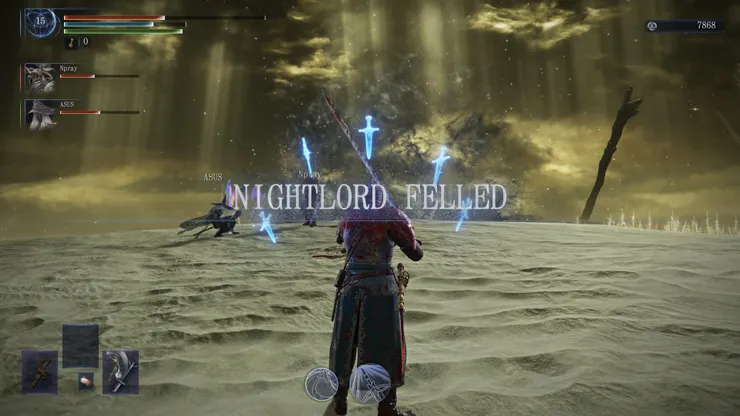Click the key item icon
740x416 pixels.
pyautogui.click(x=71, y=42)
